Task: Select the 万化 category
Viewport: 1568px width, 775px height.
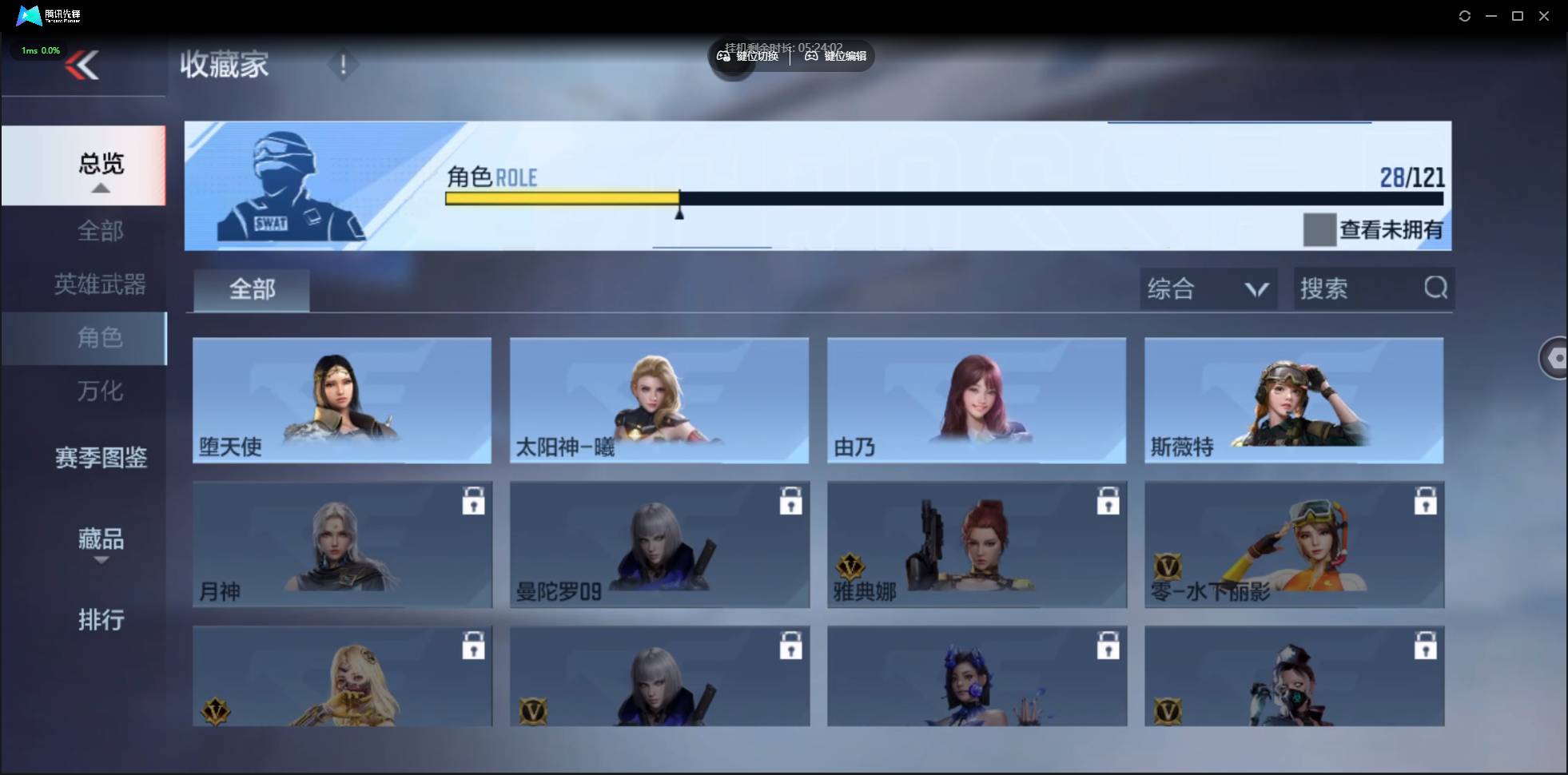Action: tap(101, 391)
